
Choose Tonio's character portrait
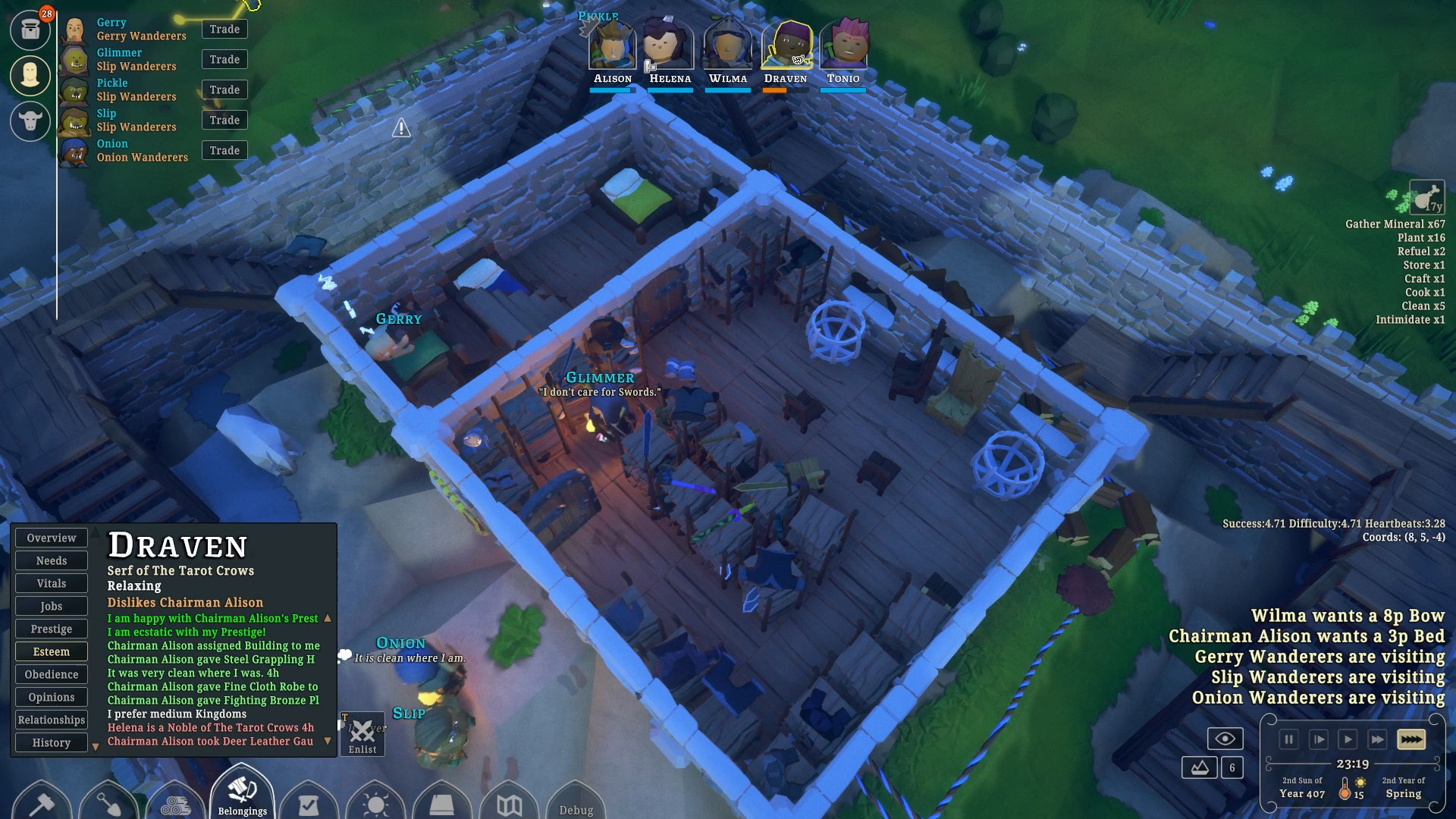843,47
